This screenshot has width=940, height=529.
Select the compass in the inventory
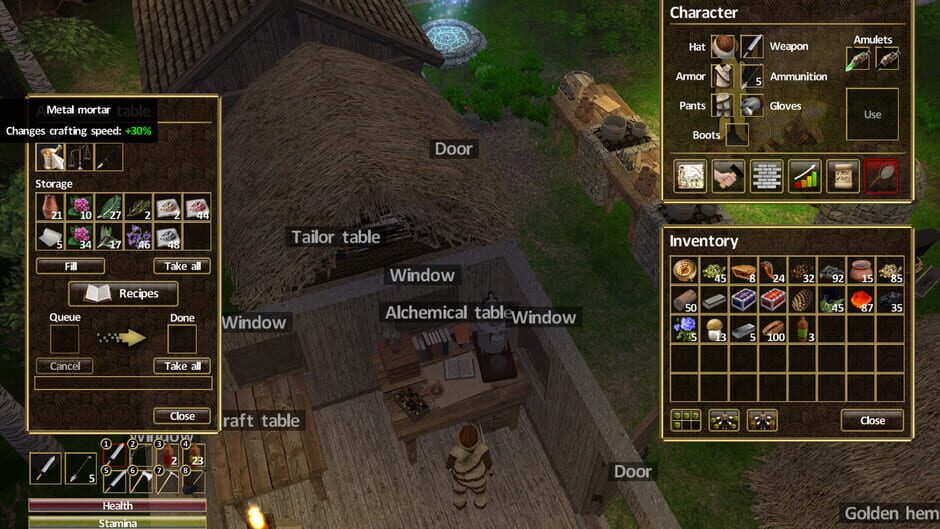coord(684,271)
